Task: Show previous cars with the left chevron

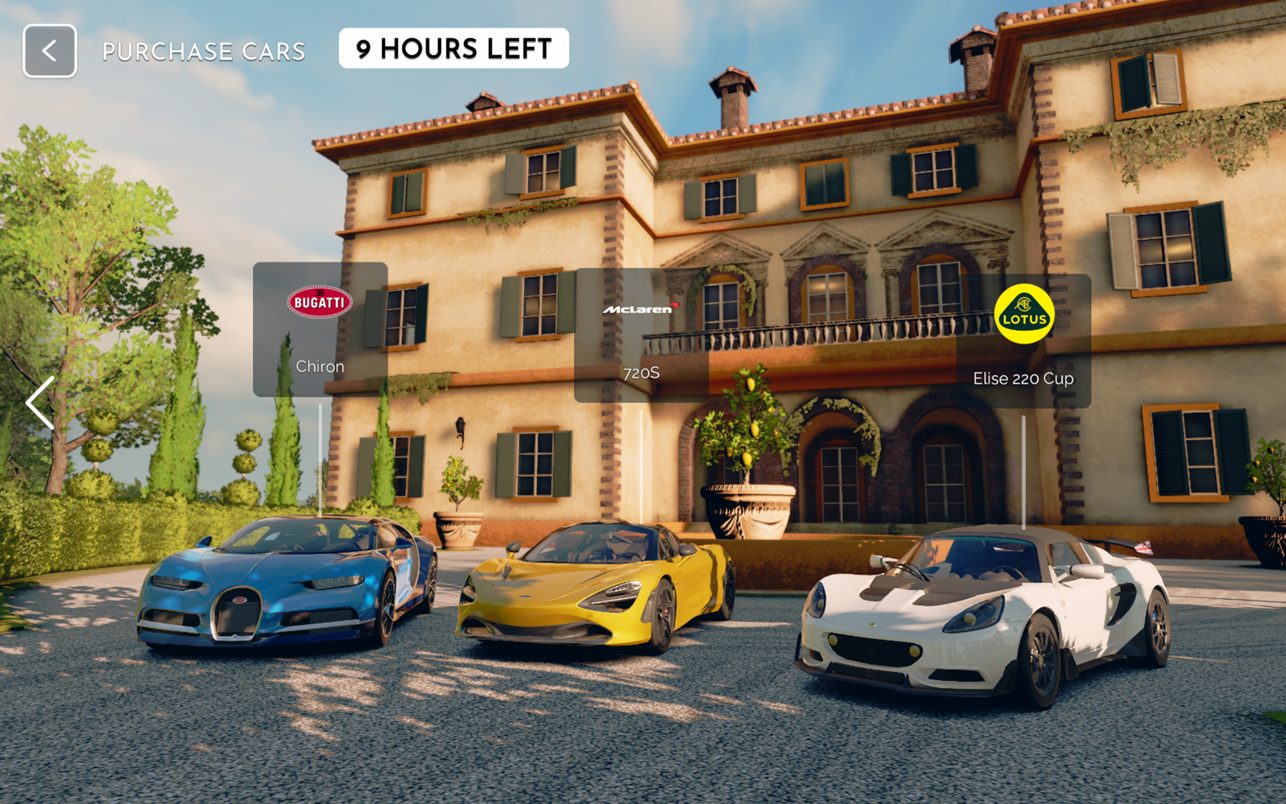Action: [x=40, y=403]
